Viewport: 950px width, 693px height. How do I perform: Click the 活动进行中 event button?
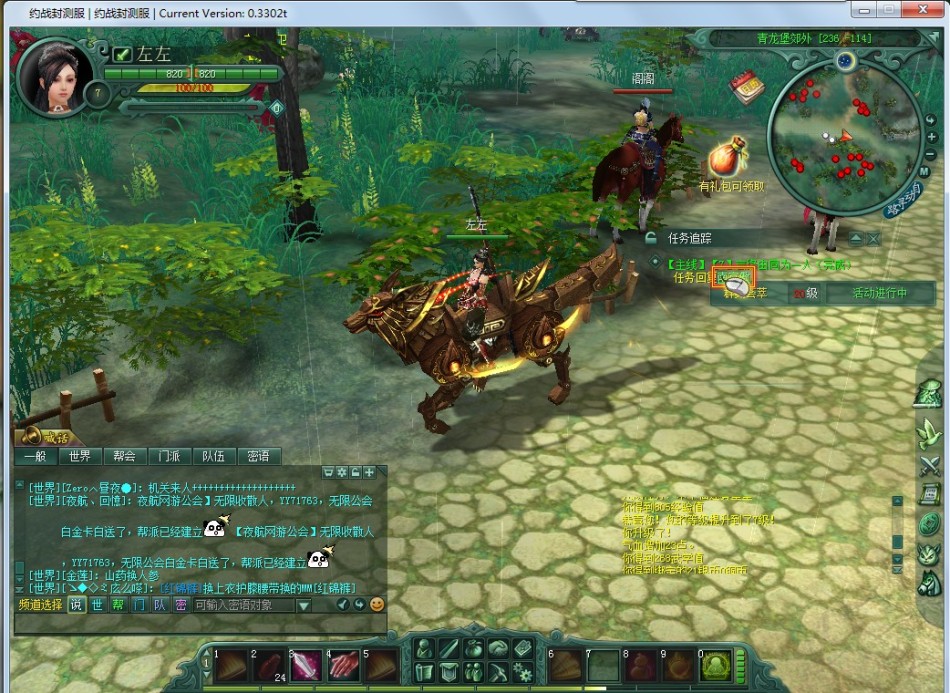[879, 293]
